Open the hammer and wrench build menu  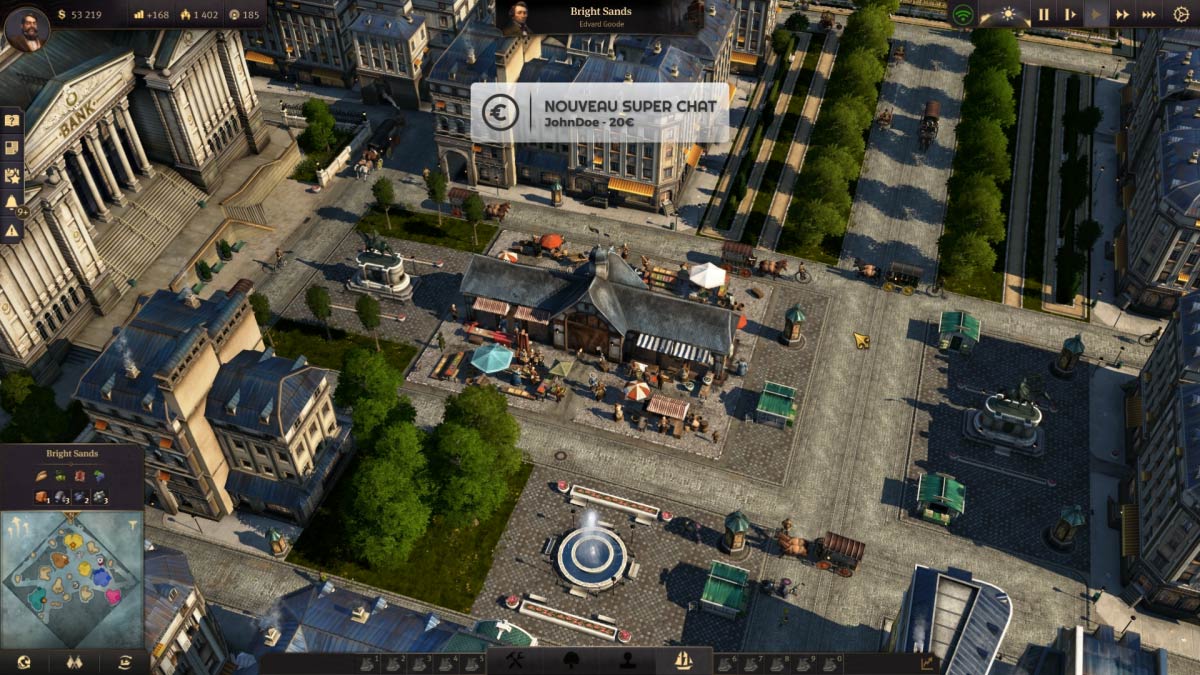(x=516, y=661)
